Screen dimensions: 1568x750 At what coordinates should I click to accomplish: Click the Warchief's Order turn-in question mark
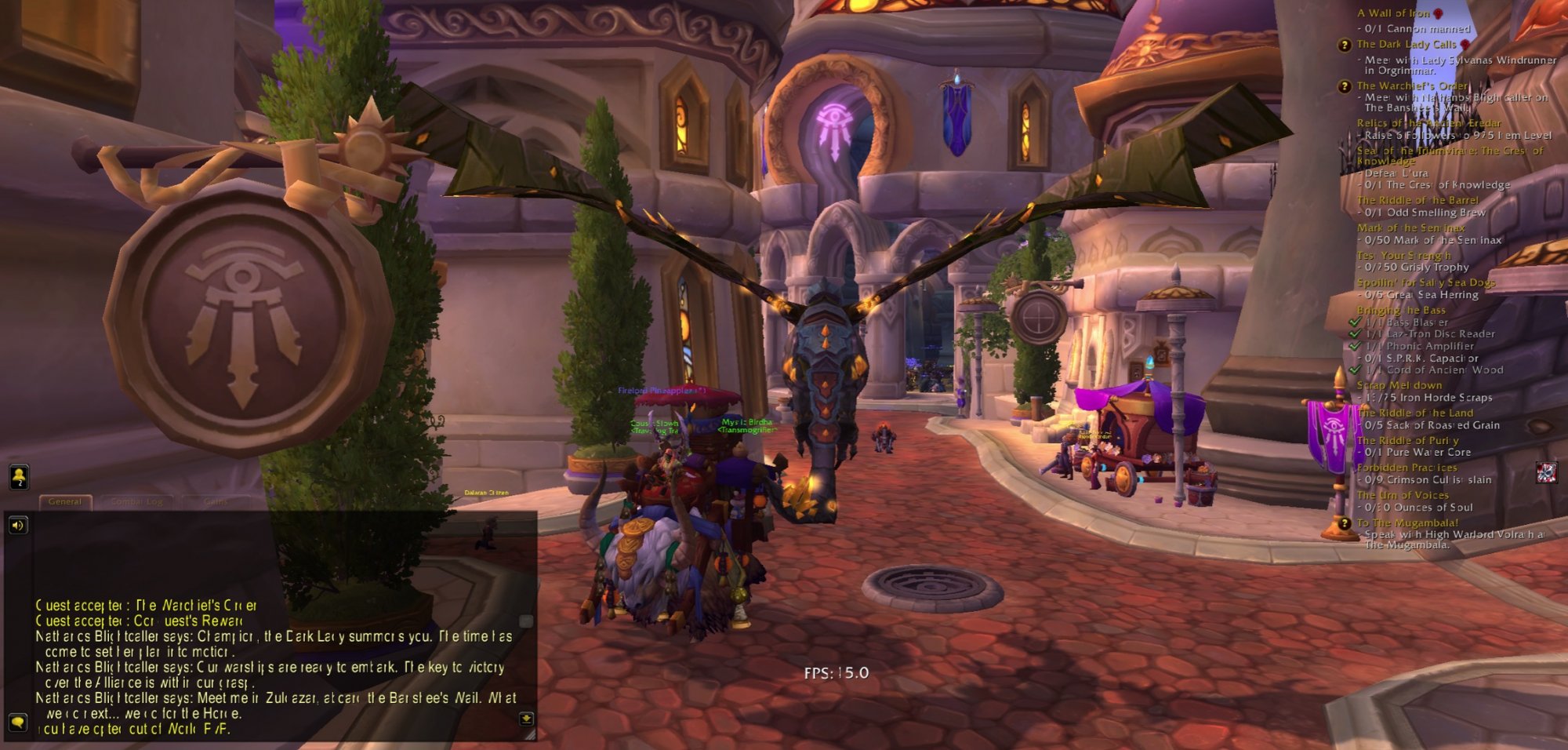tap(1345, 86)
